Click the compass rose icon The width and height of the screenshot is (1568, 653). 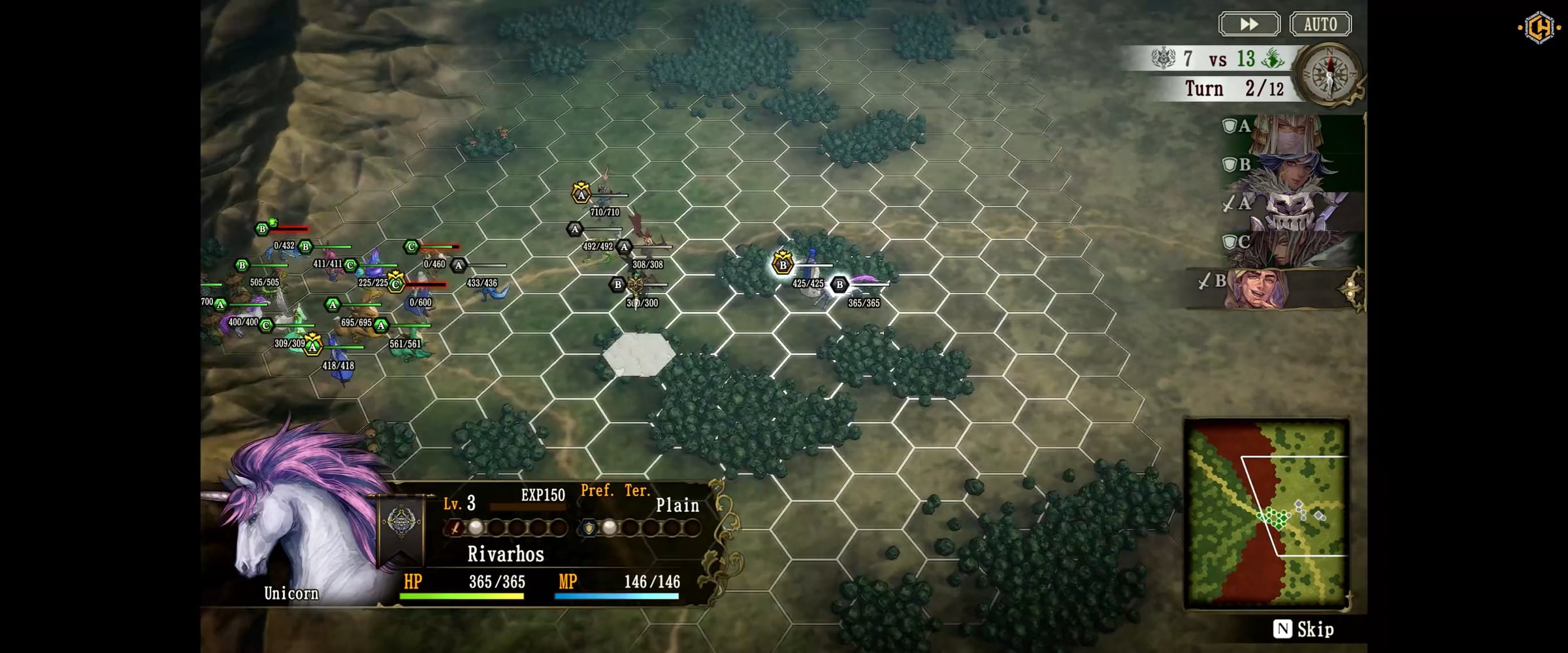[1329, 73]
